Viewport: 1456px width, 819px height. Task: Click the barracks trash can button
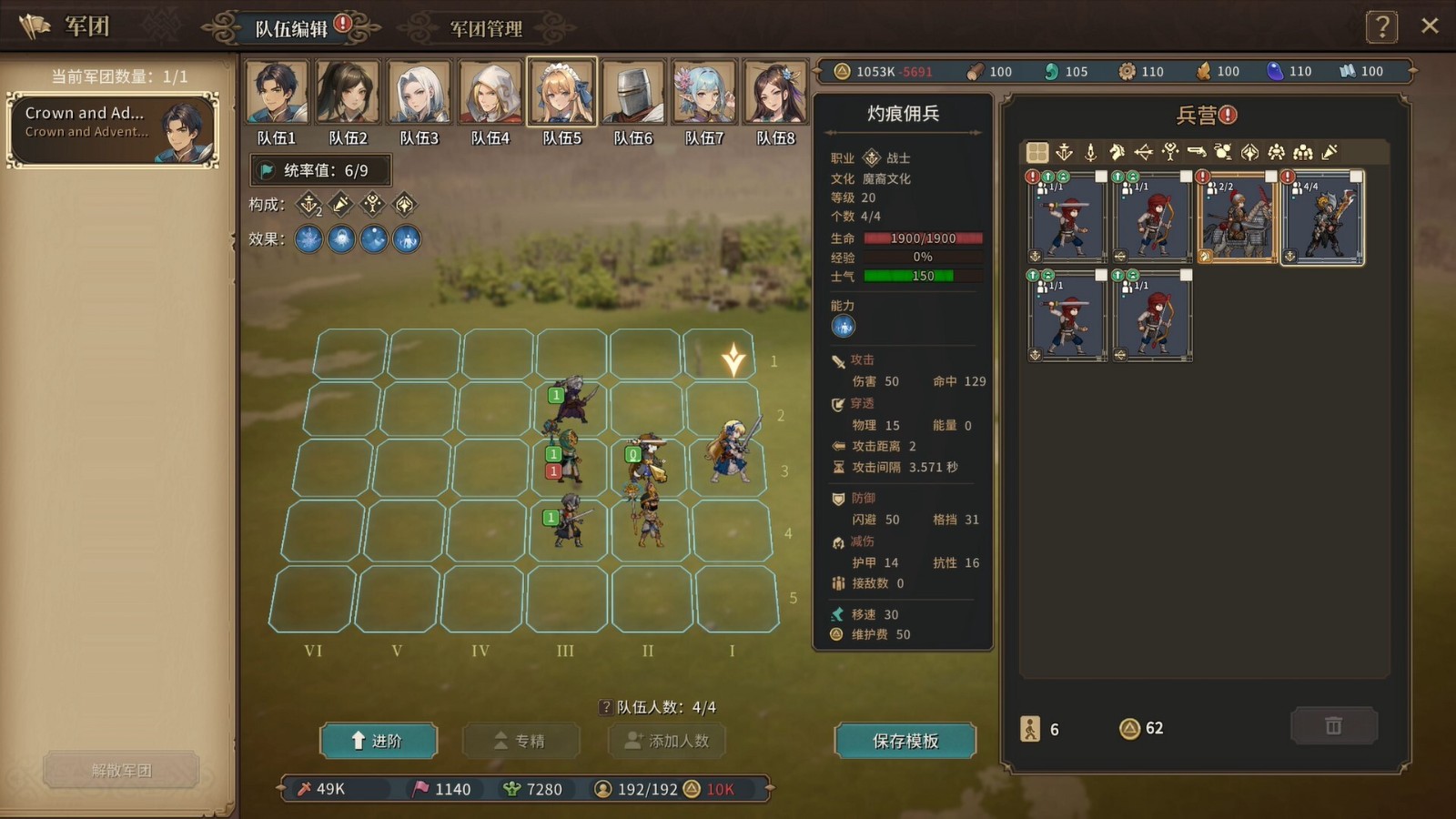click(x=1333, y=726)
